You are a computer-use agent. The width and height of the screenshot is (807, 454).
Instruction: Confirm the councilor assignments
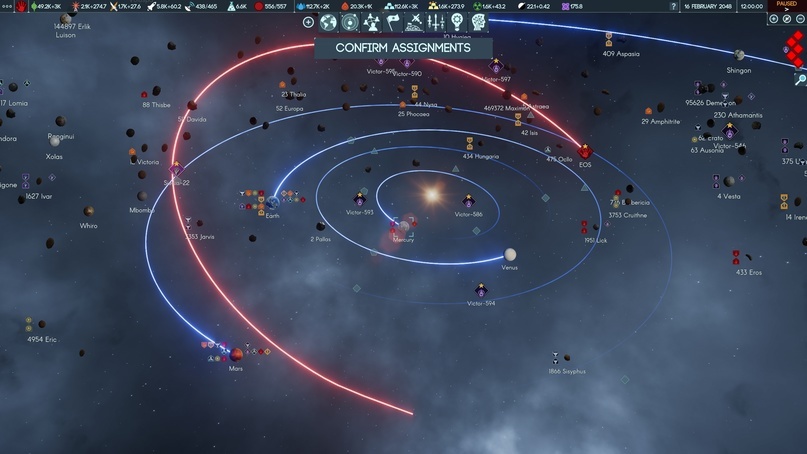pyautogui.click(x=403, y=47)
